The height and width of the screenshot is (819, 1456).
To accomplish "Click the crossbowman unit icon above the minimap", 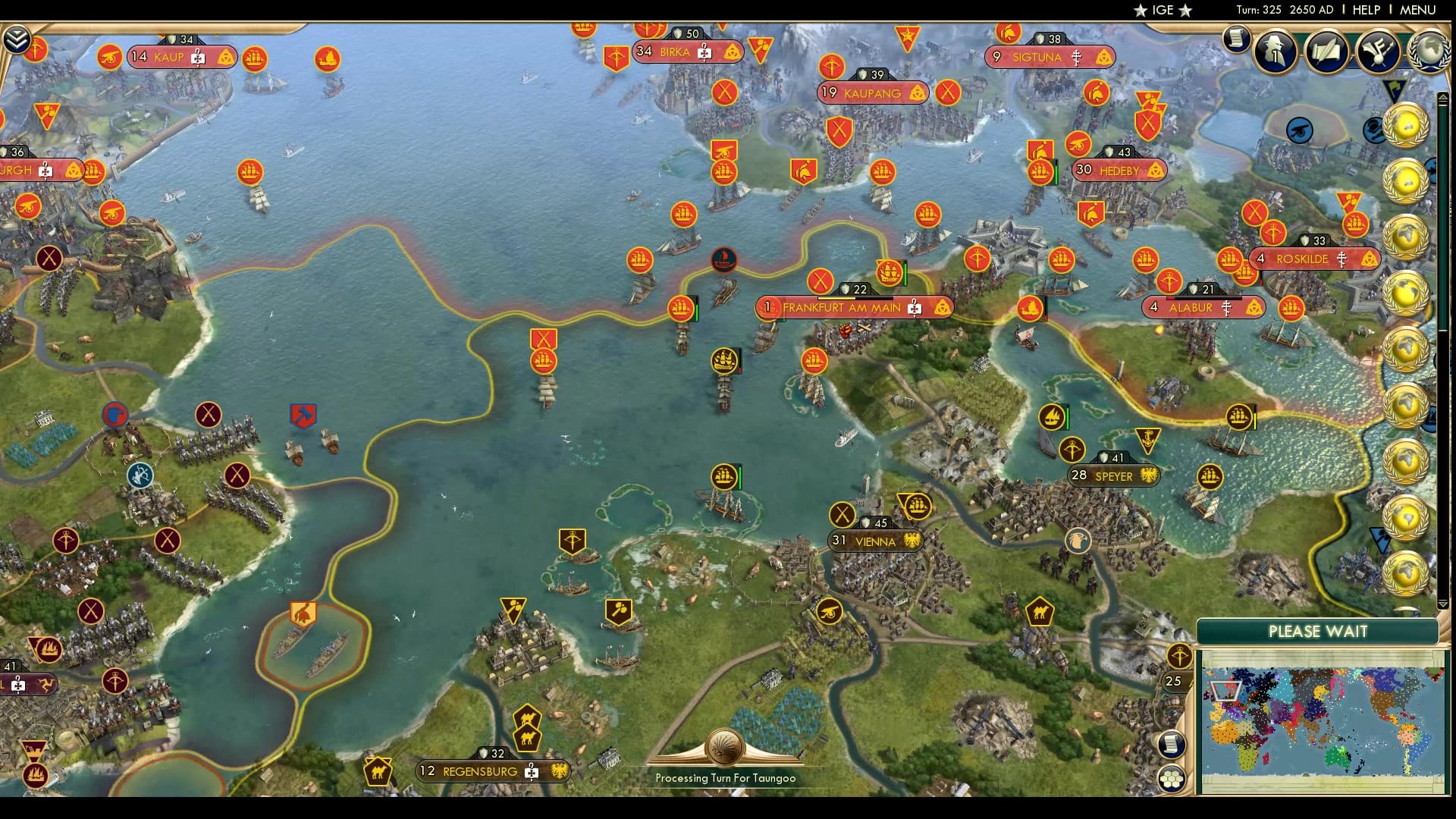I will [1178, 657].
